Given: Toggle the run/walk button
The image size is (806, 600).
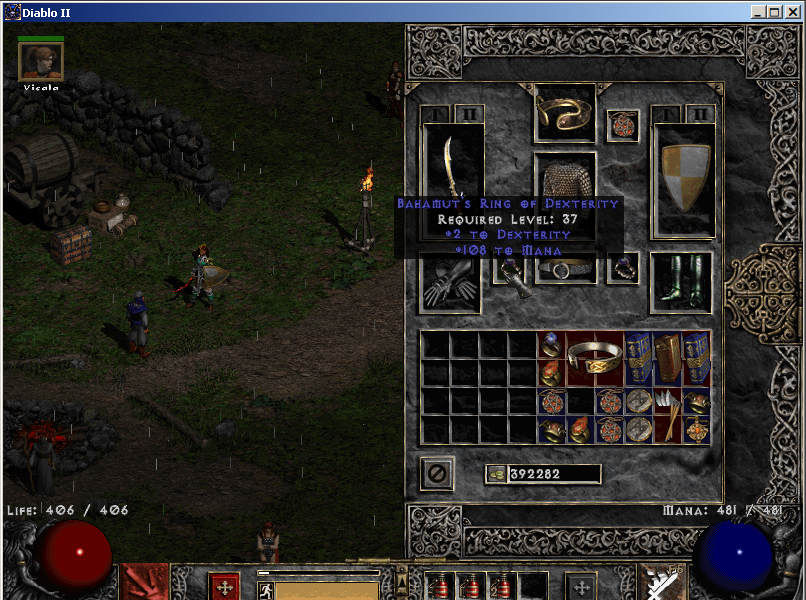Looking at the screenshot, I should point(265,589).
